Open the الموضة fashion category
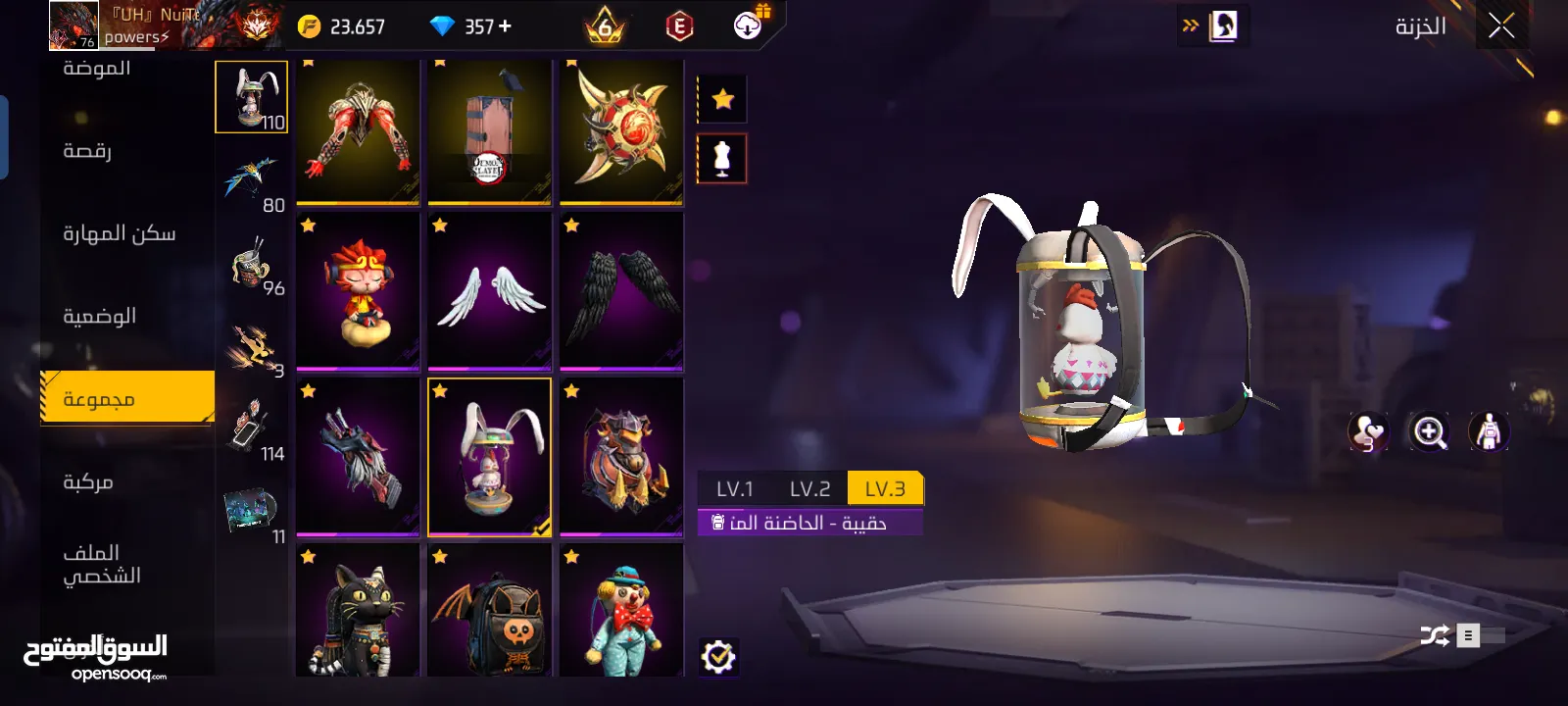This screenshot has height=706, width=1568. click(97, 69)
